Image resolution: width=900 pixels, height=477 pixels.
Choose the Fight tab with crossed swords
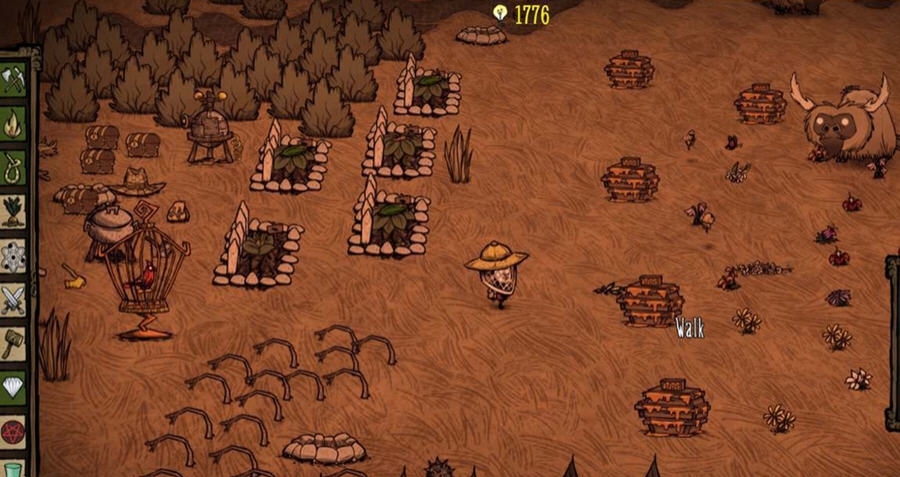point(13,299)
